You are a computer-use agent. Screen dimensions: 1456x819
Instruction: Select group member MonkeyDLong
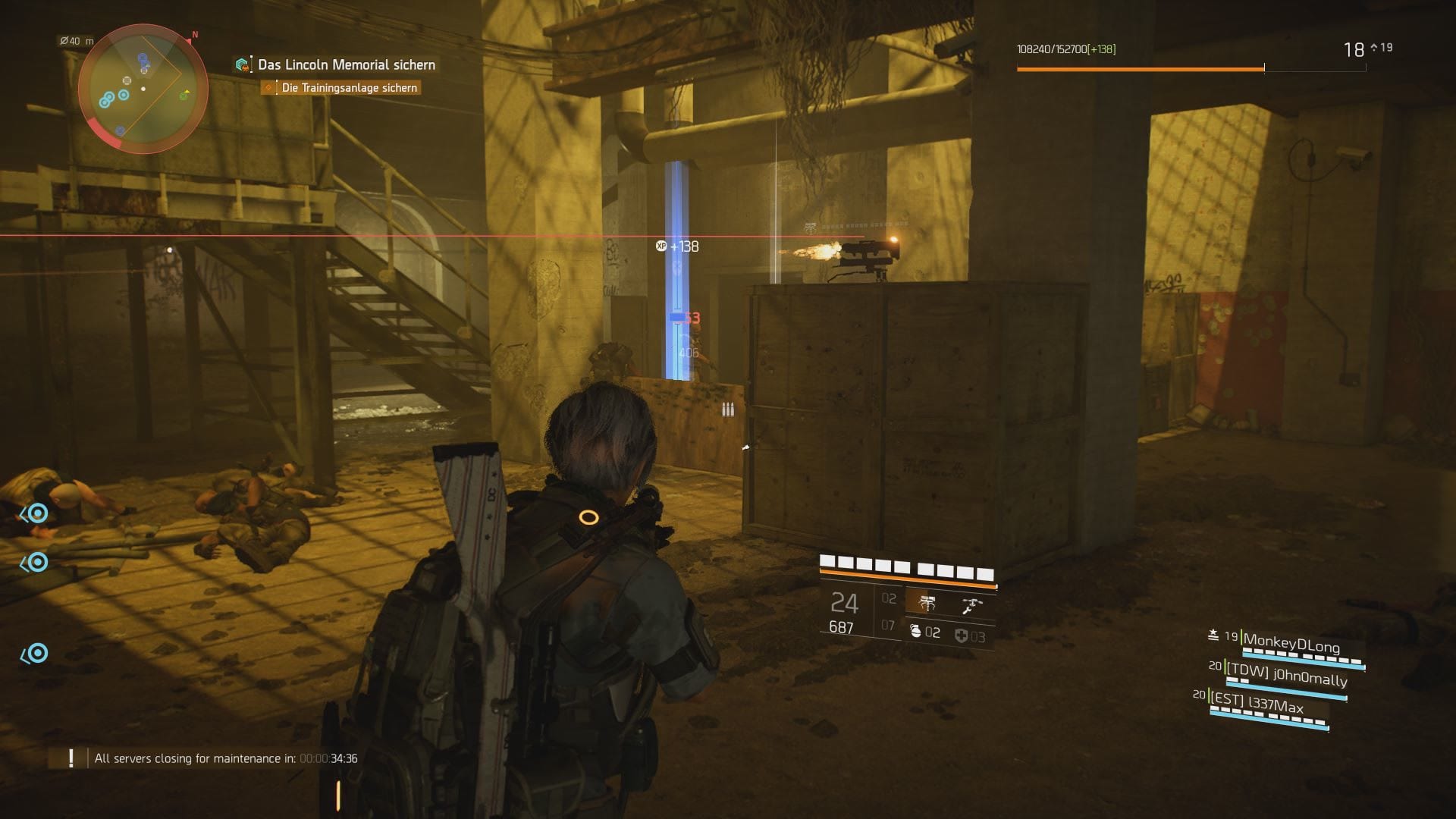point(1291,644)
